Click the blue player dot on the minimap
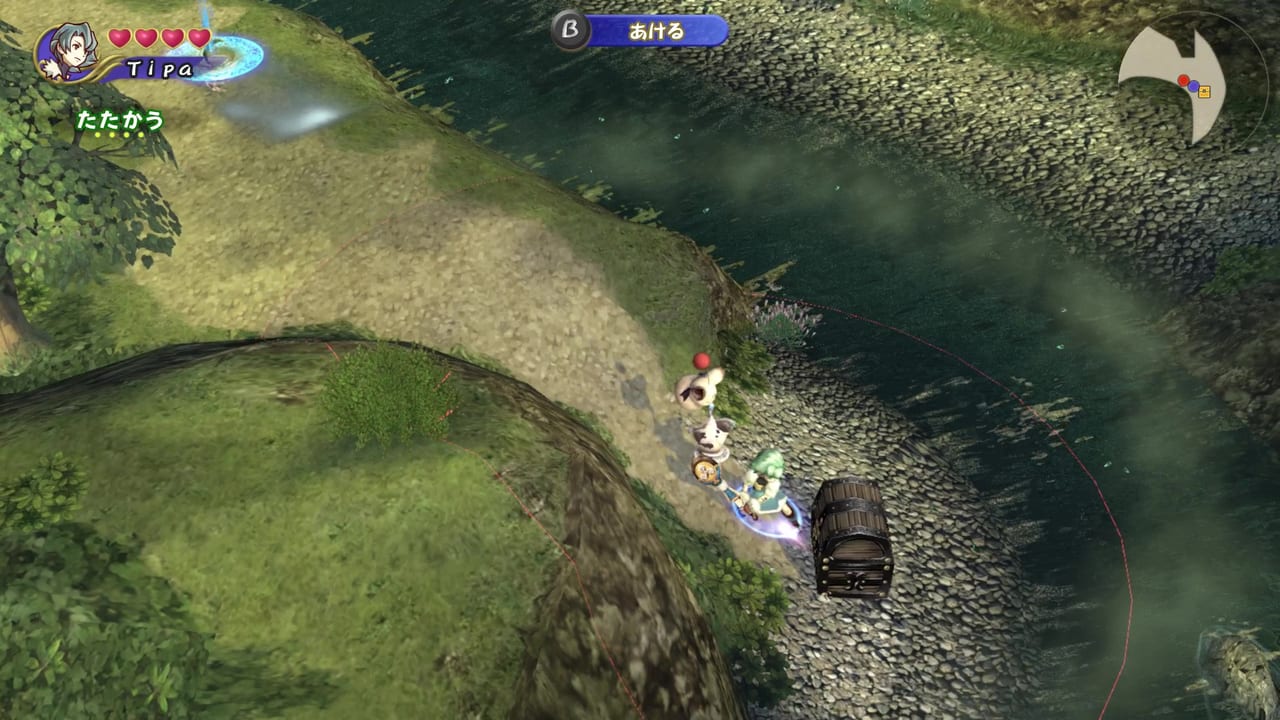Screen dimensions: 1280x720 tap(1194, 86)
